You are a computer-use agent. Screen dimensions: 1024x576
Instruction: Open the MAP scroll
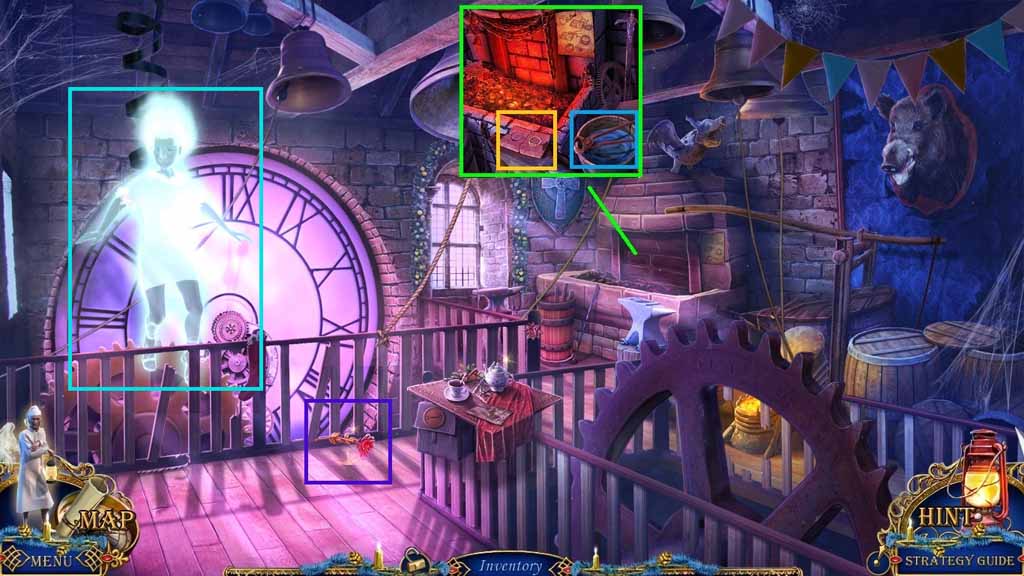[92, 520]
